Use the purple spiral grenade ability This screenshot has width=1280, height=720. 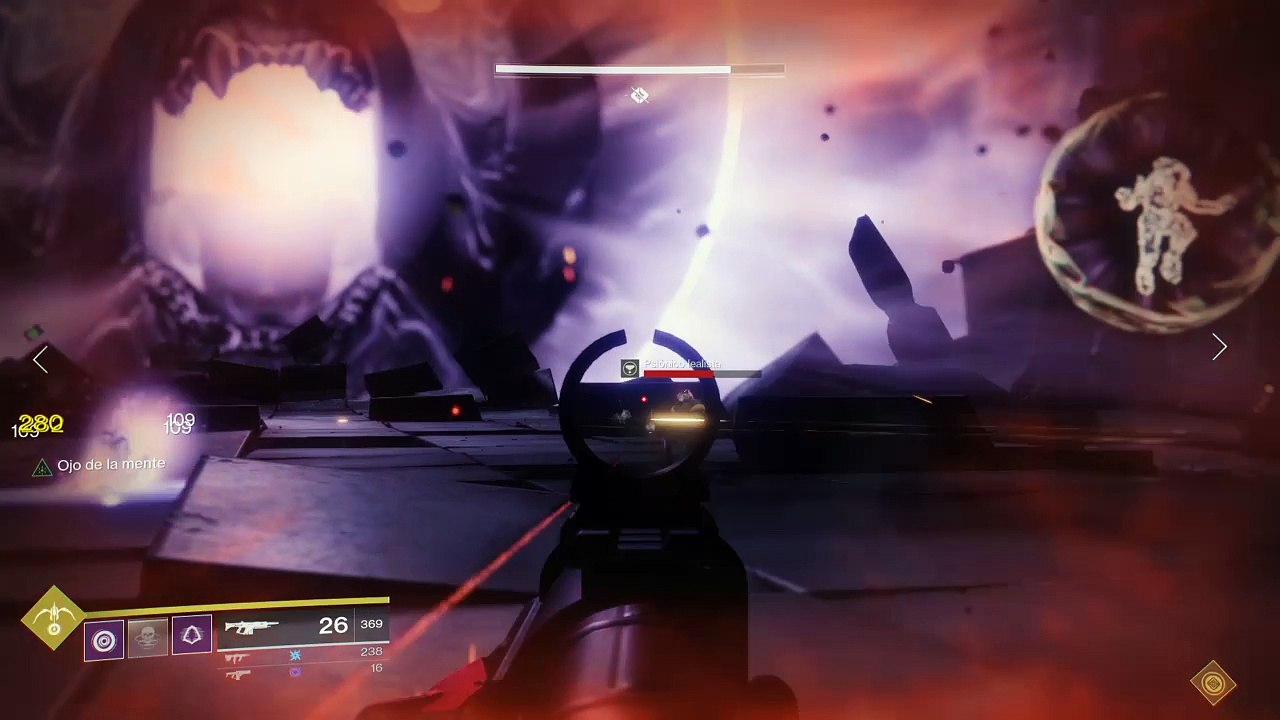[x=104, y=639]
